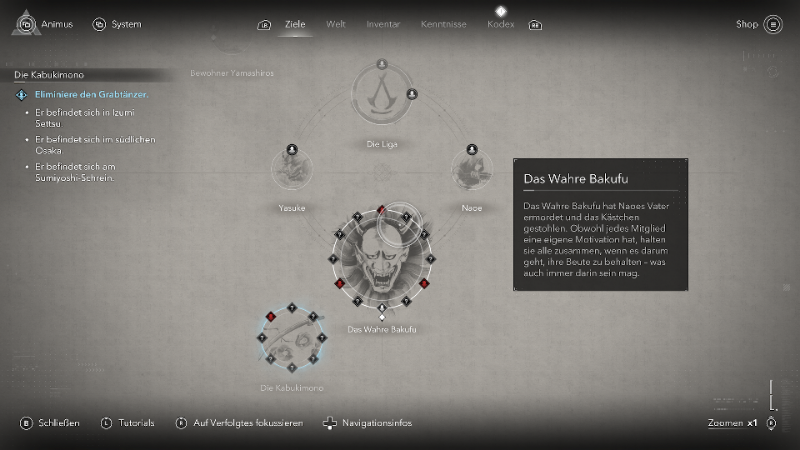The image size is (800, 450).
Task: Open the Bewohner Yamashiros group
Action: point(232,74)
